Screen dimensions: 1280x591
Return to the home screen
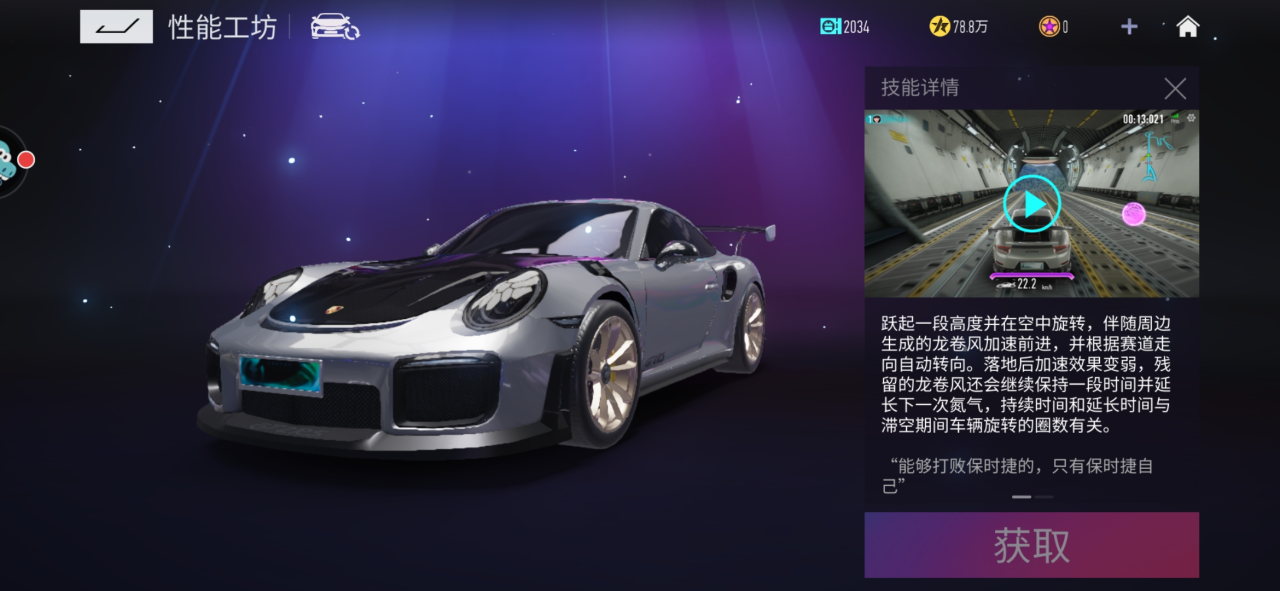click(1187, 27)
